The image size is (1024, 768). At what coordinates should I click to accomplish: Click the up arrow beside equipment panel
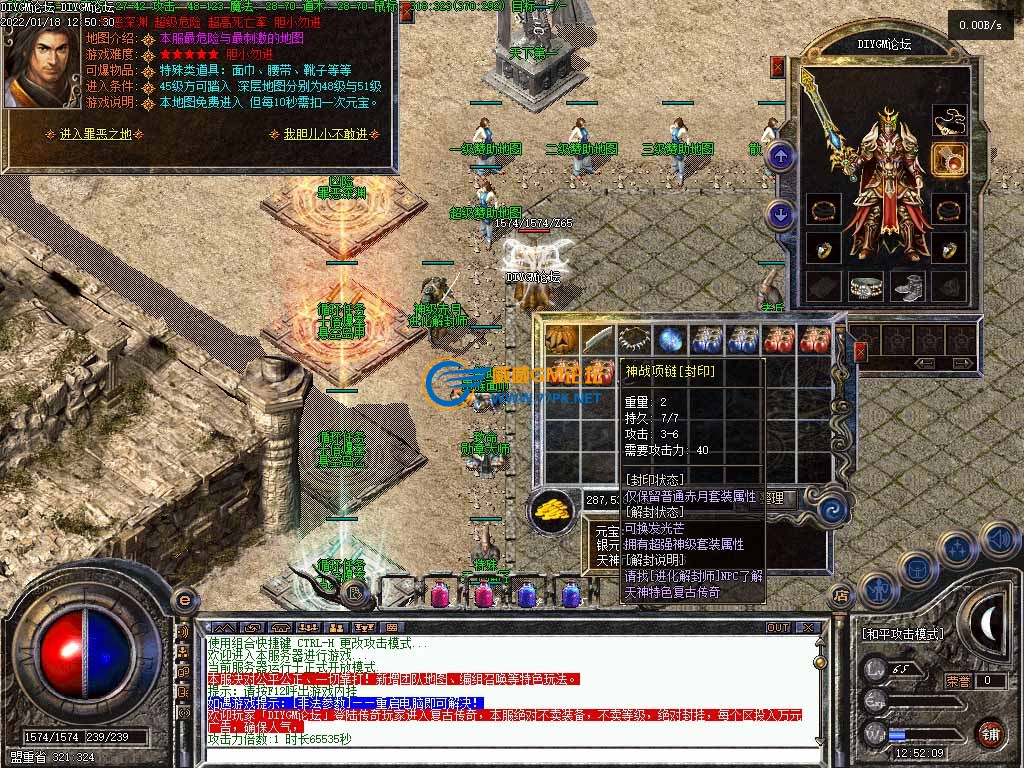(x=781, y=156)
